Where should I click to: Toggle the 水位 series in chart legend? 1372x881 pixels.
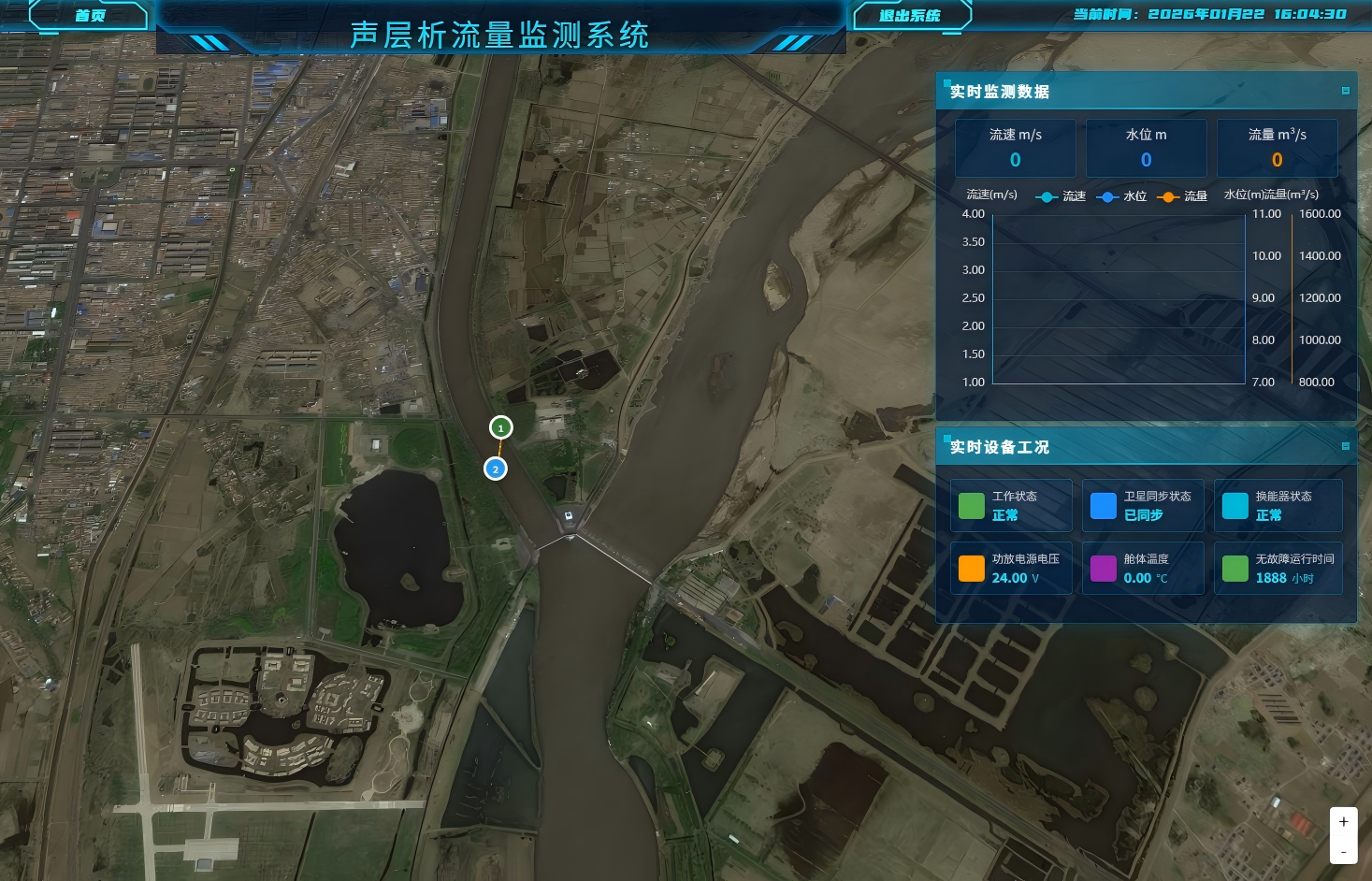click(1121, 196)
